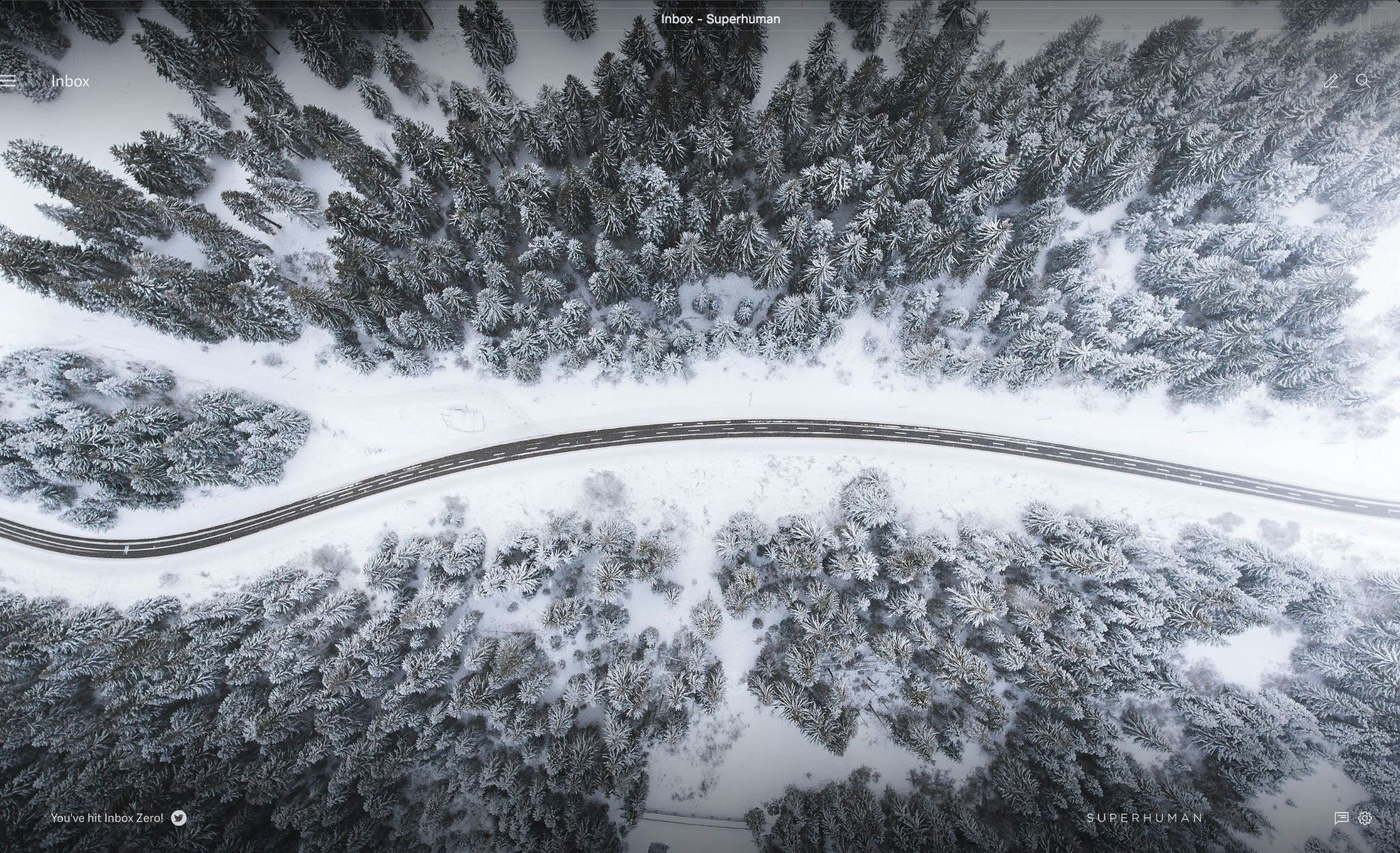This screenshot has width=1400, height=853.
Task: Open the hamburger menu
Action: pyautogui.click(x=8, y=81)
